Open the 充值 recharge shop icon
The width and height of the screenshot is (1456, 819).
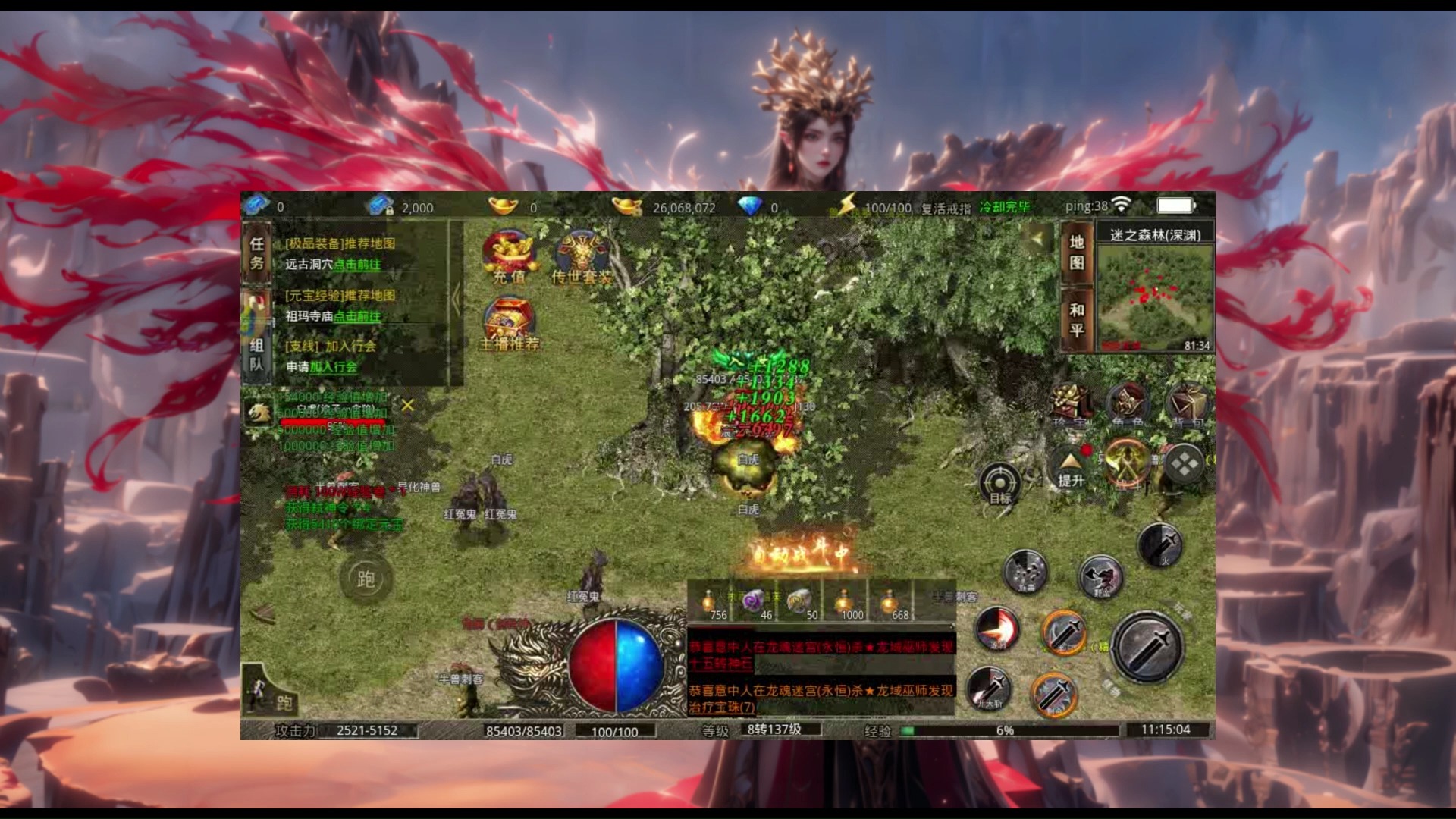coord(510,256)
